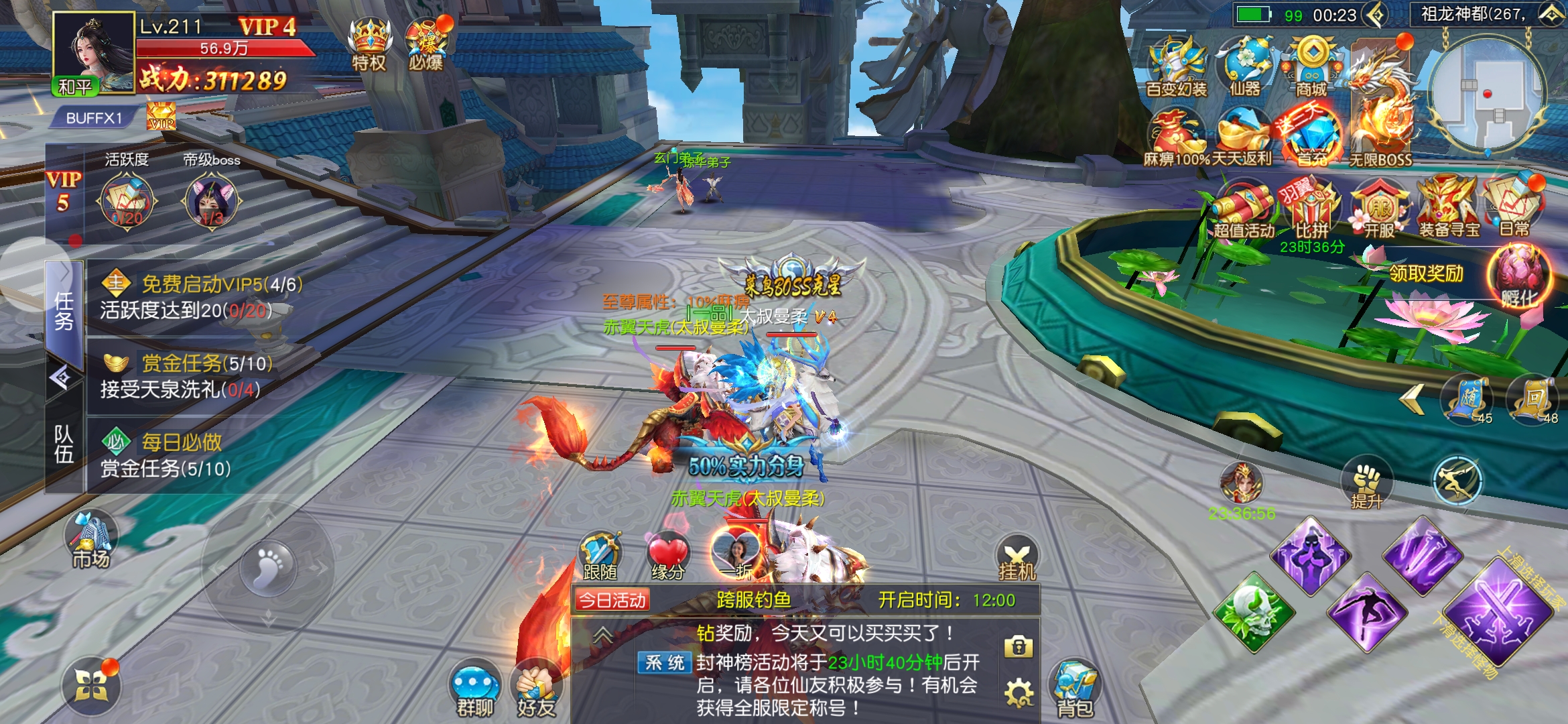The image size is (1568, 724).
Task: Toggle 挂机 auto-battle mode
Action: pyautogui.click(x=1017, y=558)
